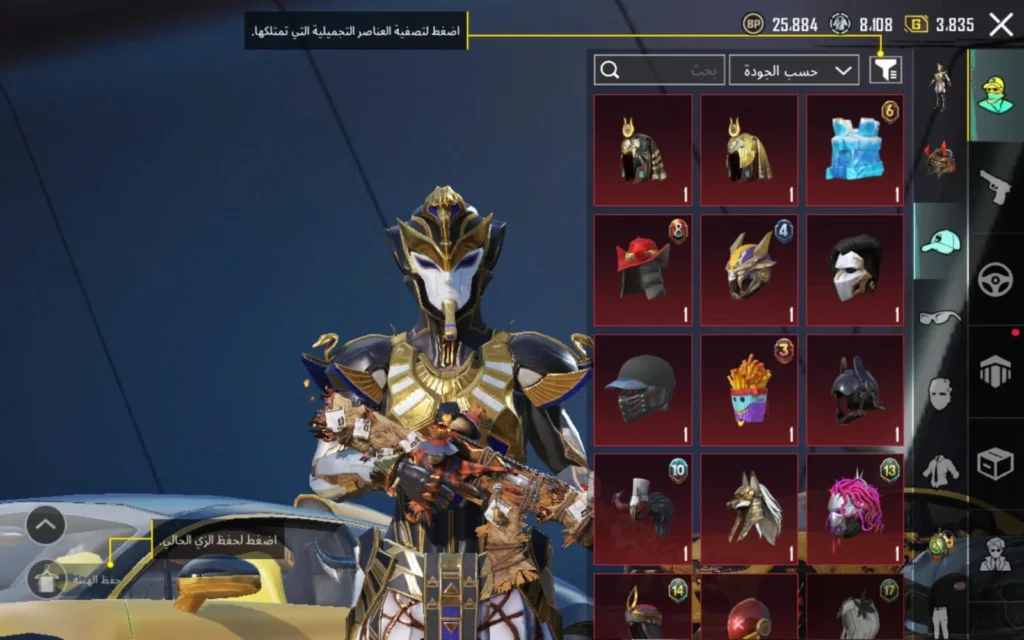This screenshot has height=640, width=1024.
Task: Select the cap headgear category
Action: 939,241
